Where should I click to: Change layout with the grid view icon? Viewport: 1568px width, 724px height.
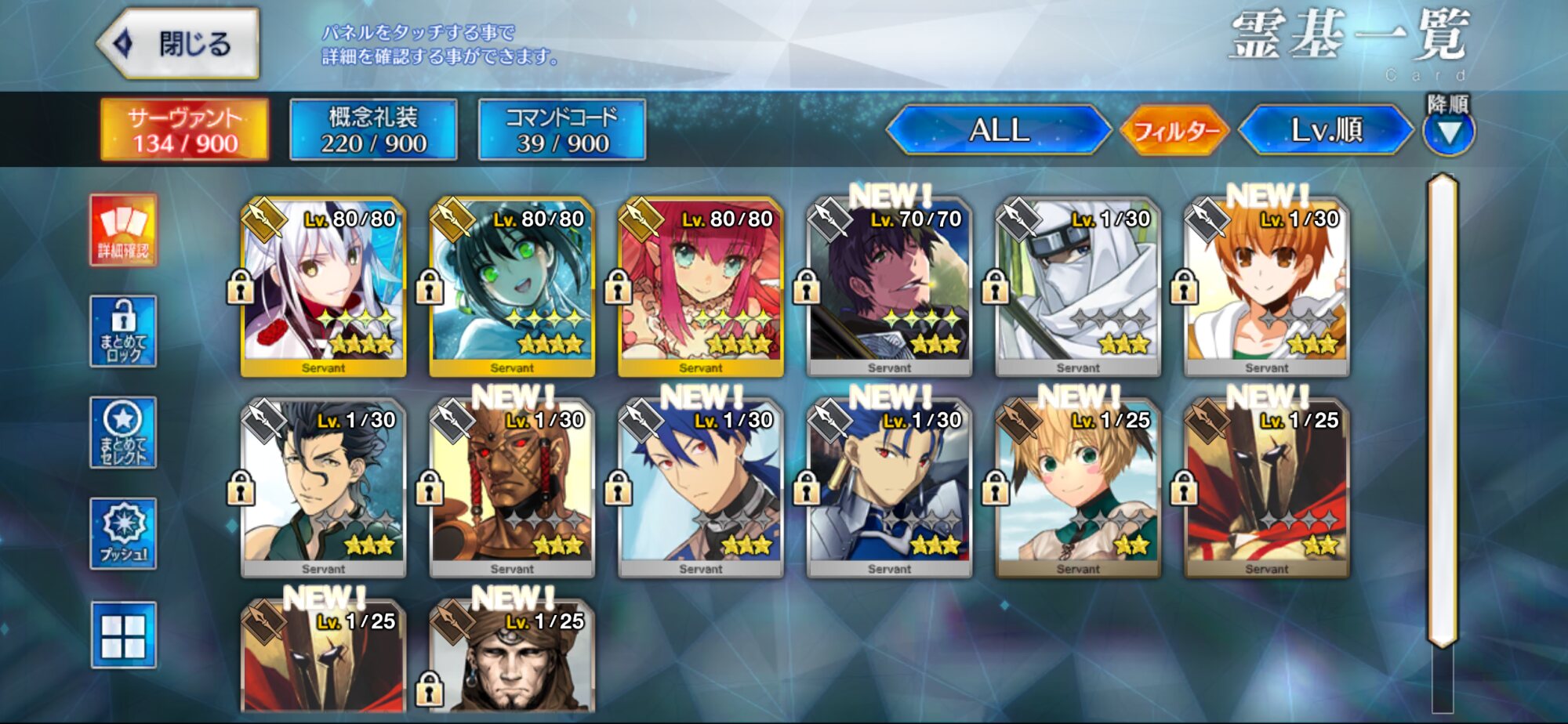[x=123, y=635]
